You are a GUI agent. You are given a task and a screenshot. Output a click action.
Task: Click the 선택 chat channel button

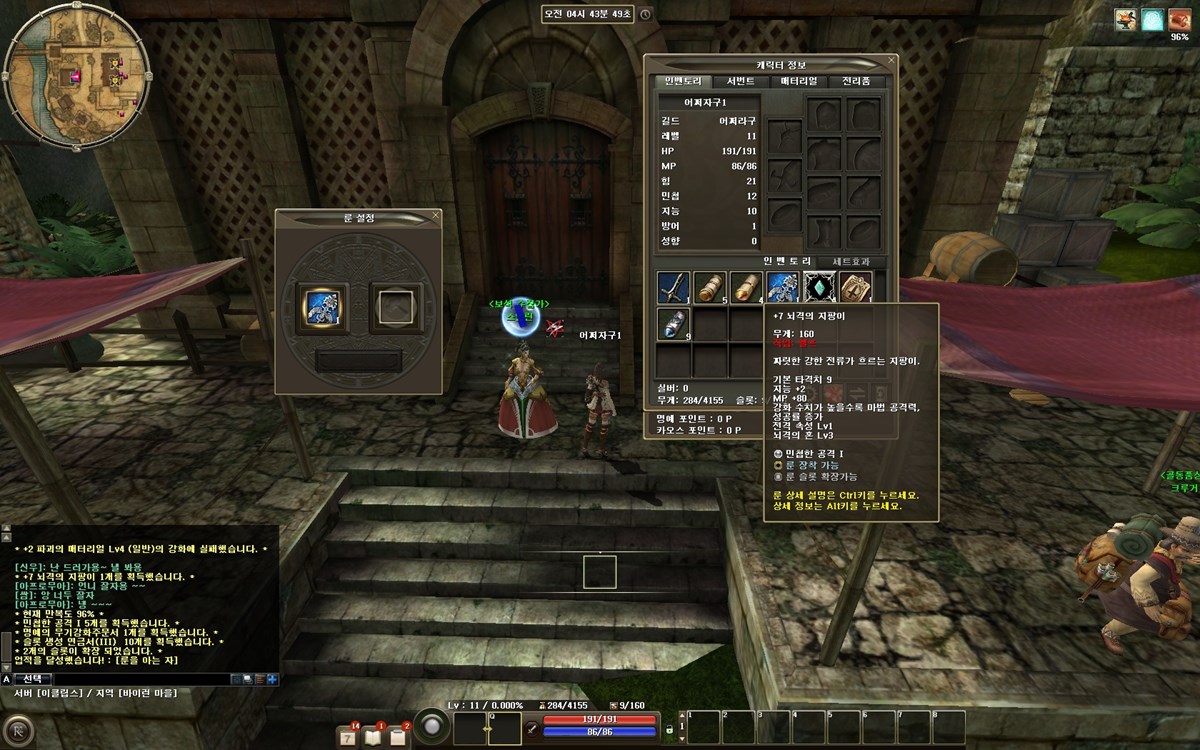[33, 679]
